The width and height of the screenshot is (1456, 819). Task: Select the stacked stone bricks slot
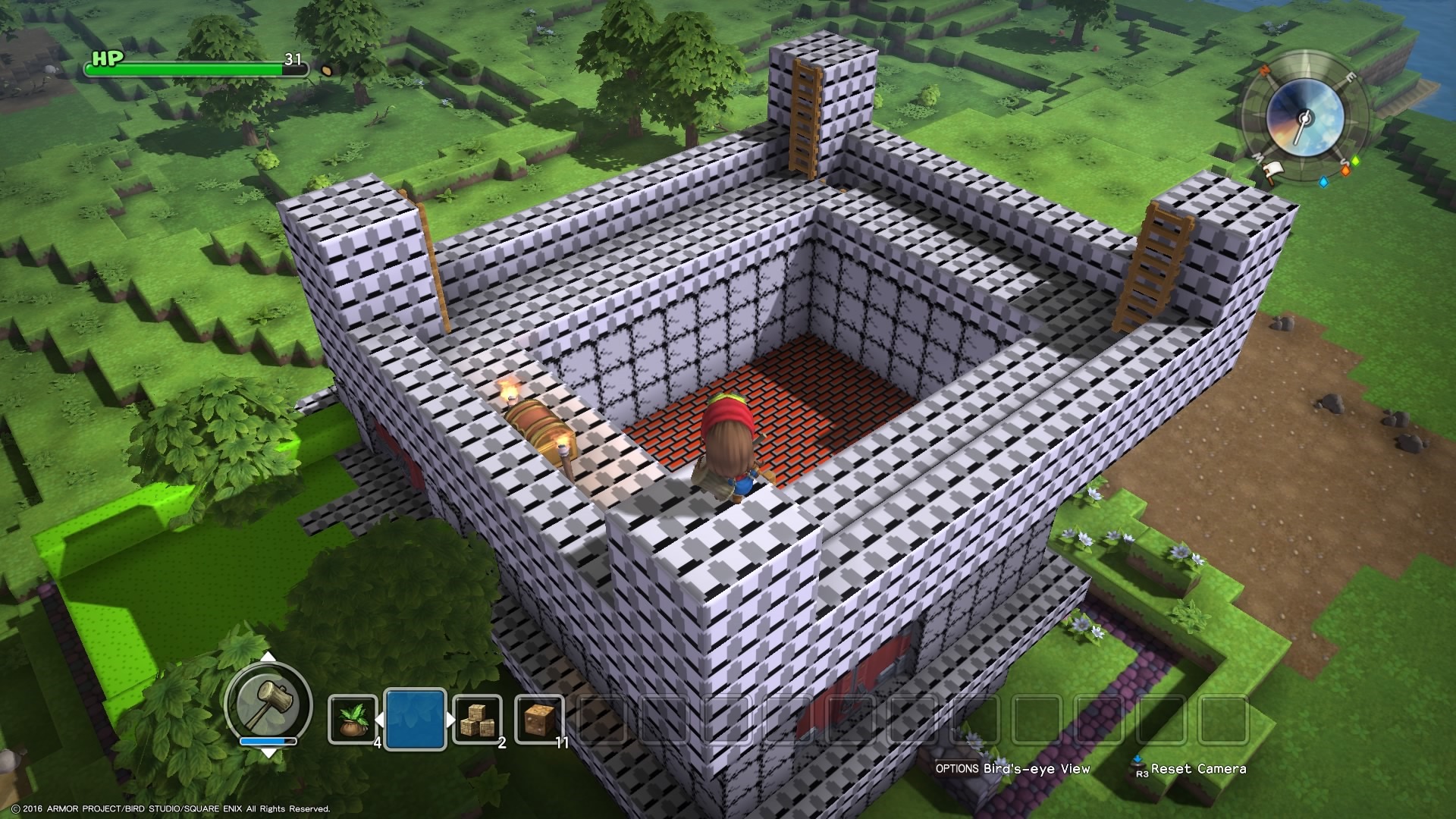(x=478, y=720)
